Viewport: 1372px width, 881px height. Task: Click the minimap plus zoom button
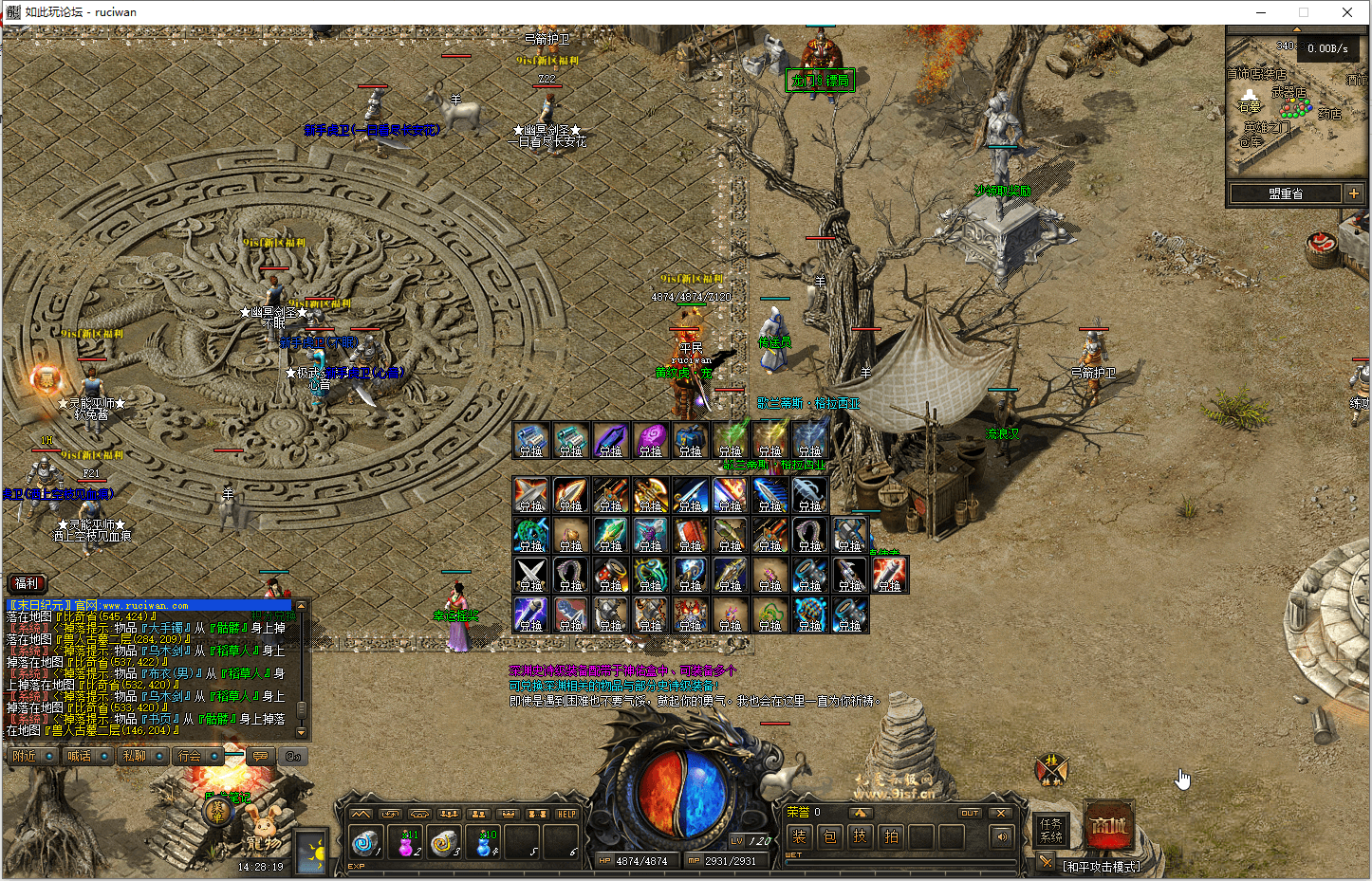[x=1353, y=193]
